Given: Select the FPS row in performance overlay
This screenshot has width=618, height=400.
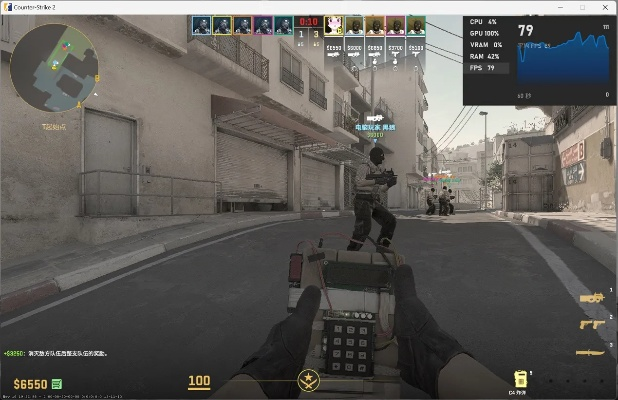Looking at the screenshot, I should click(486, 68).
